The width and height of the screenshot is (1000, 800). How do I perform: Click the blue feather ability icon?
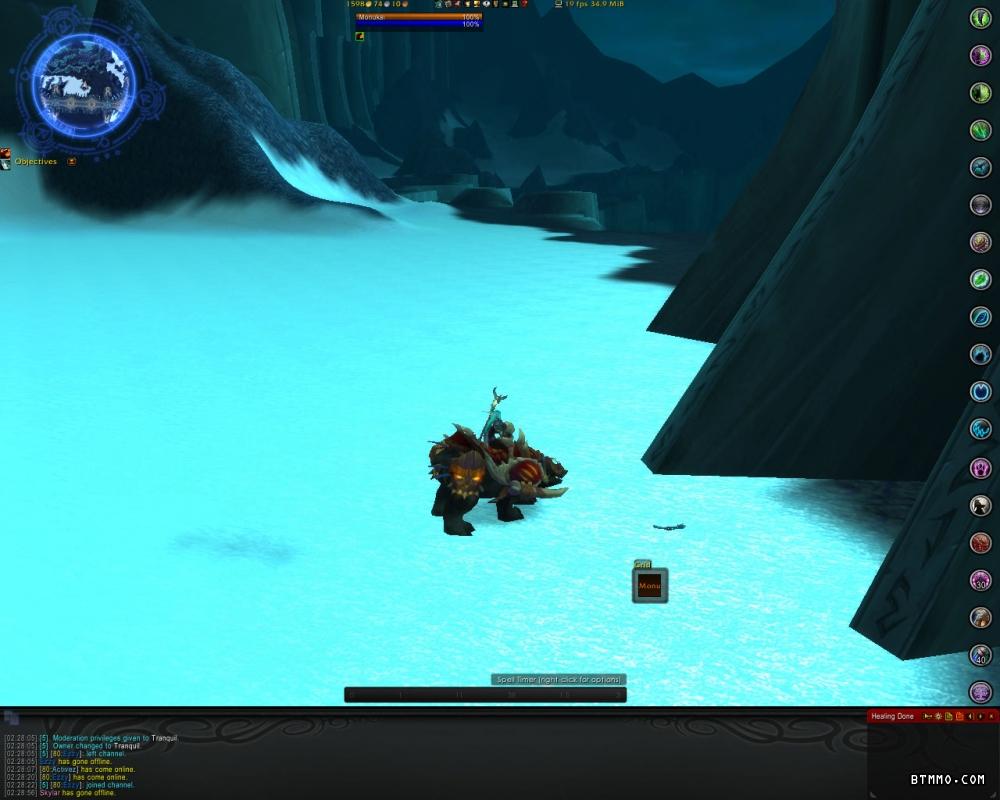tap(980, 317)
